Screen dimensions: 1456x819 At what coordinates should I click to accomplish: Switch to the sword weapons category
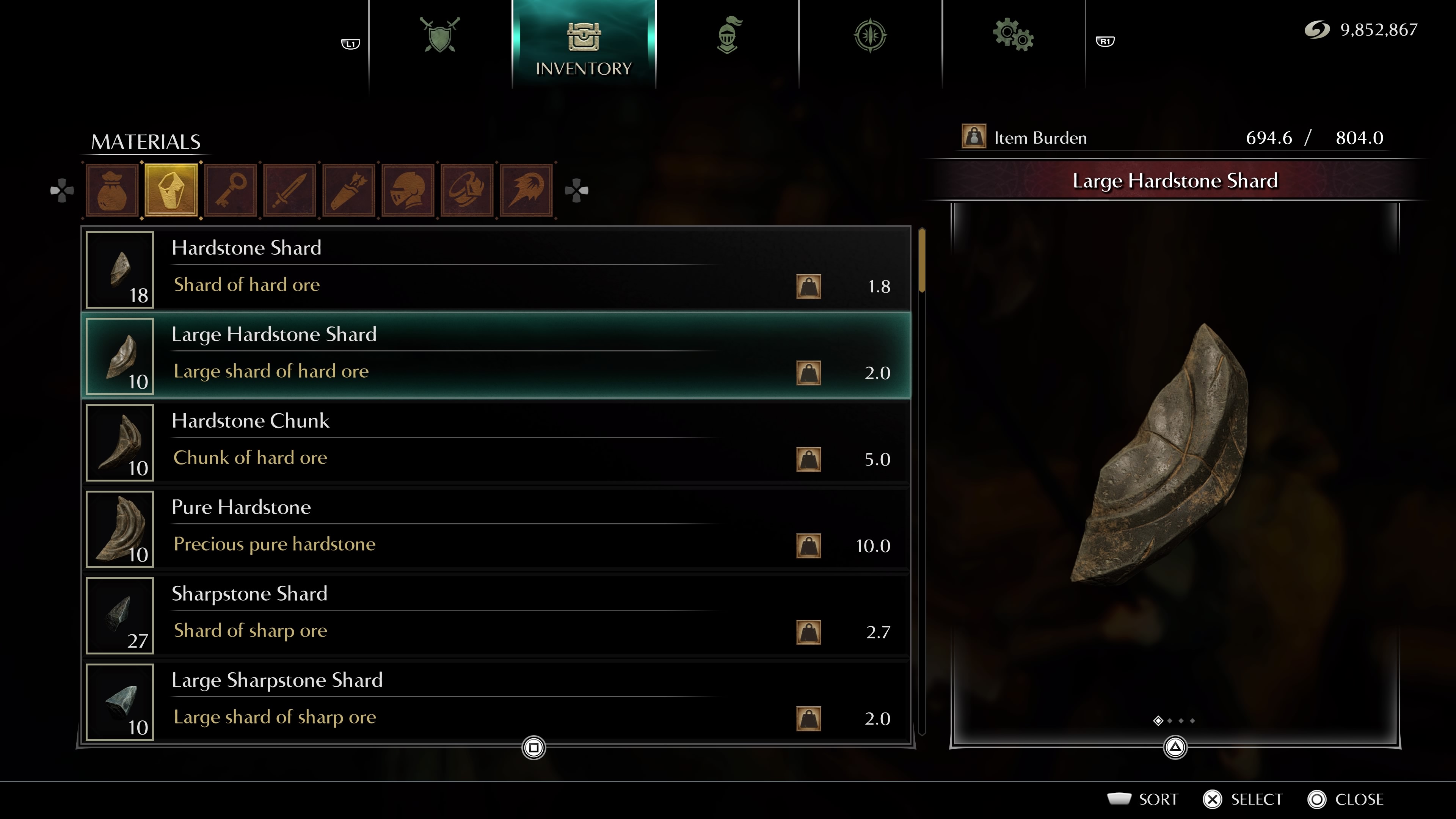[x=289, y=190]
